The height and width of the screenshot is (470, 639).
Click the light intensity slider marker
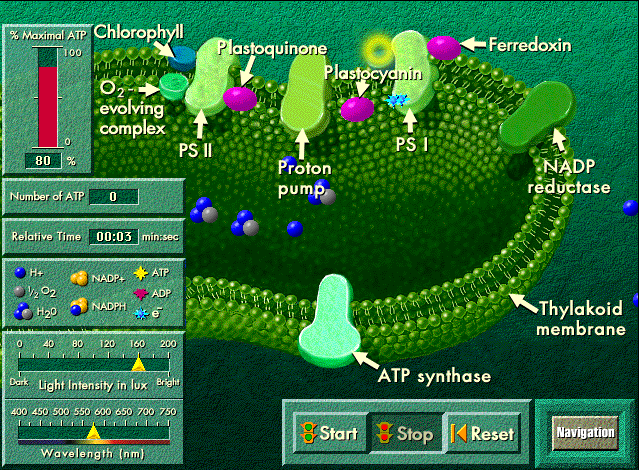(x=139, y=367)
